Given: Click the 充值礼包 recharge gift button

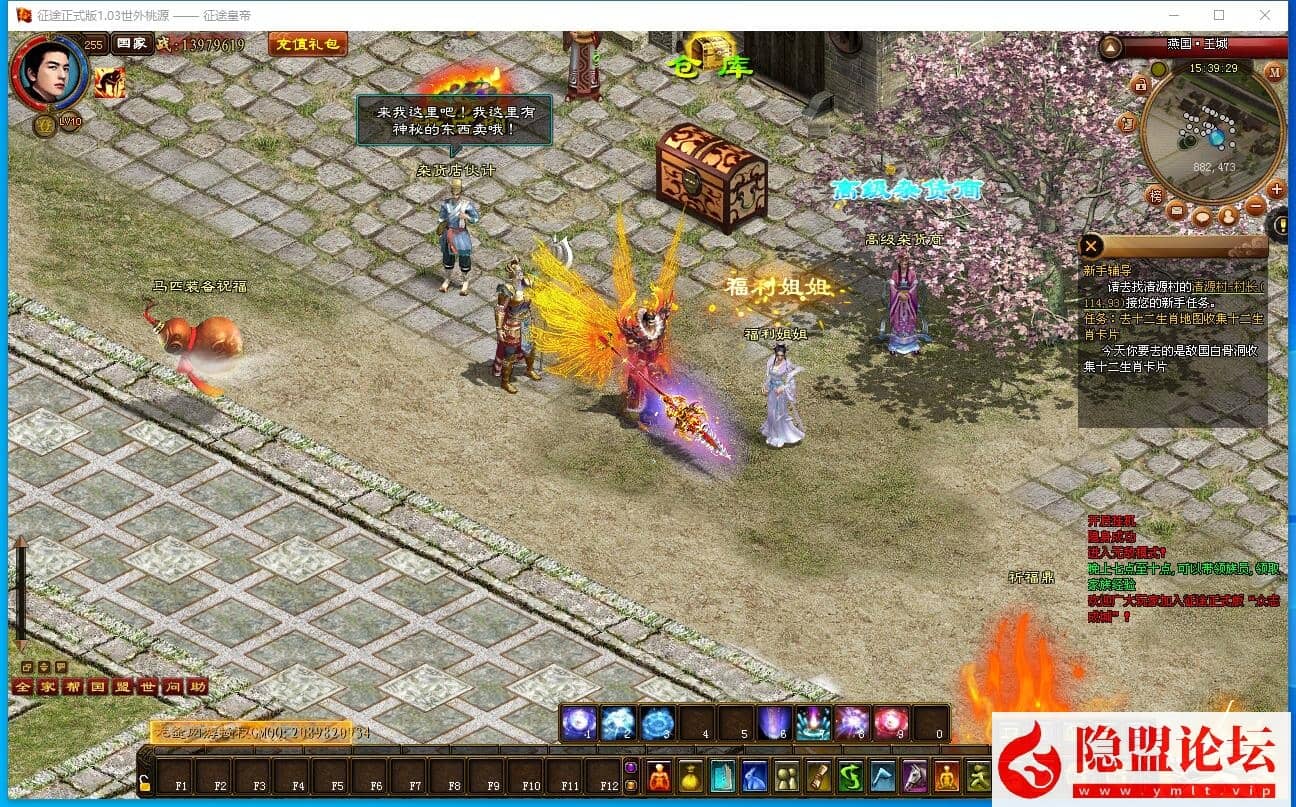Looking at the screenshot, I should [x=307, y=45].
